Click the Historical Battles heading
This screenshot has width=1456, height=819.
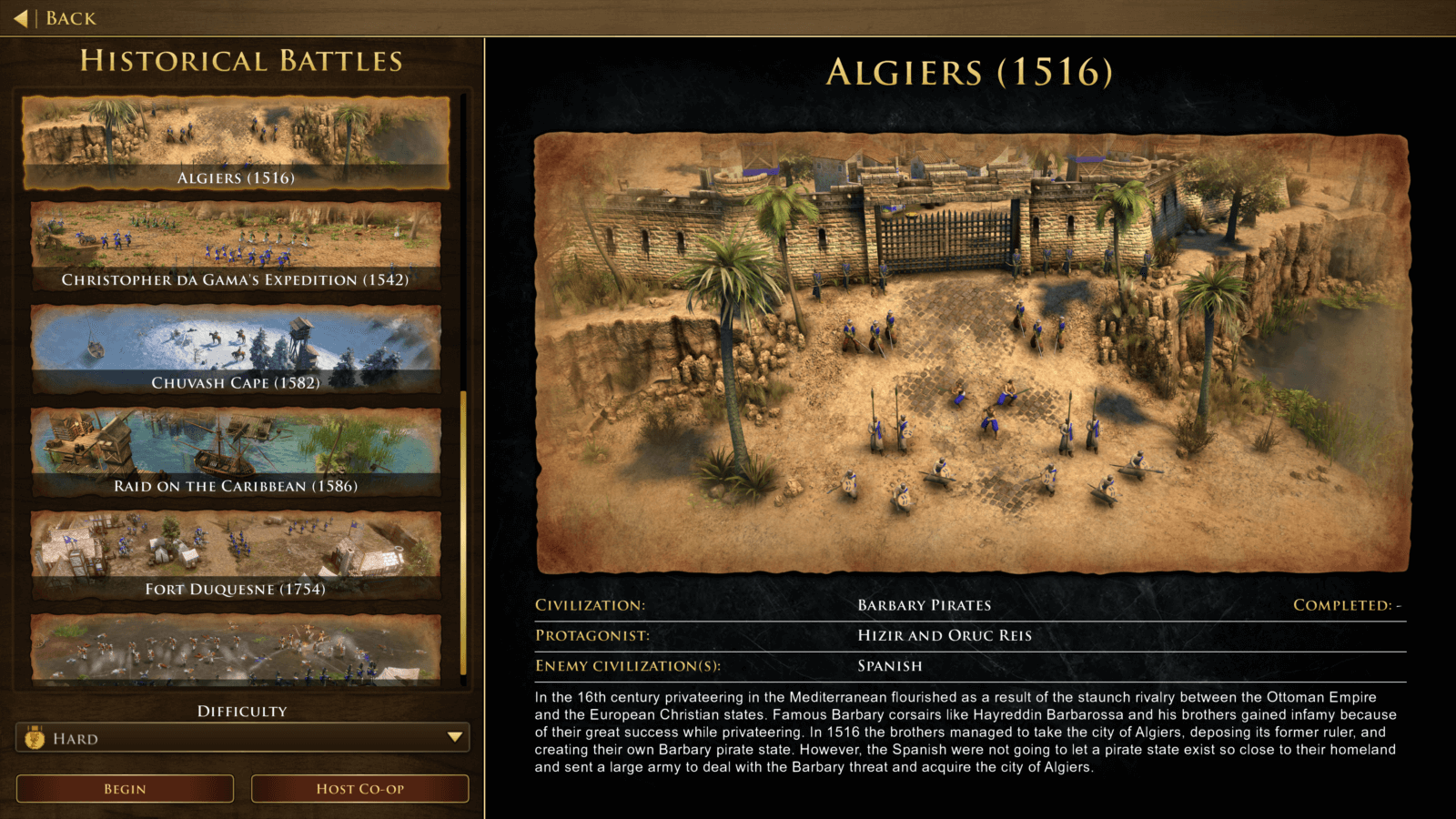(239, 61)
